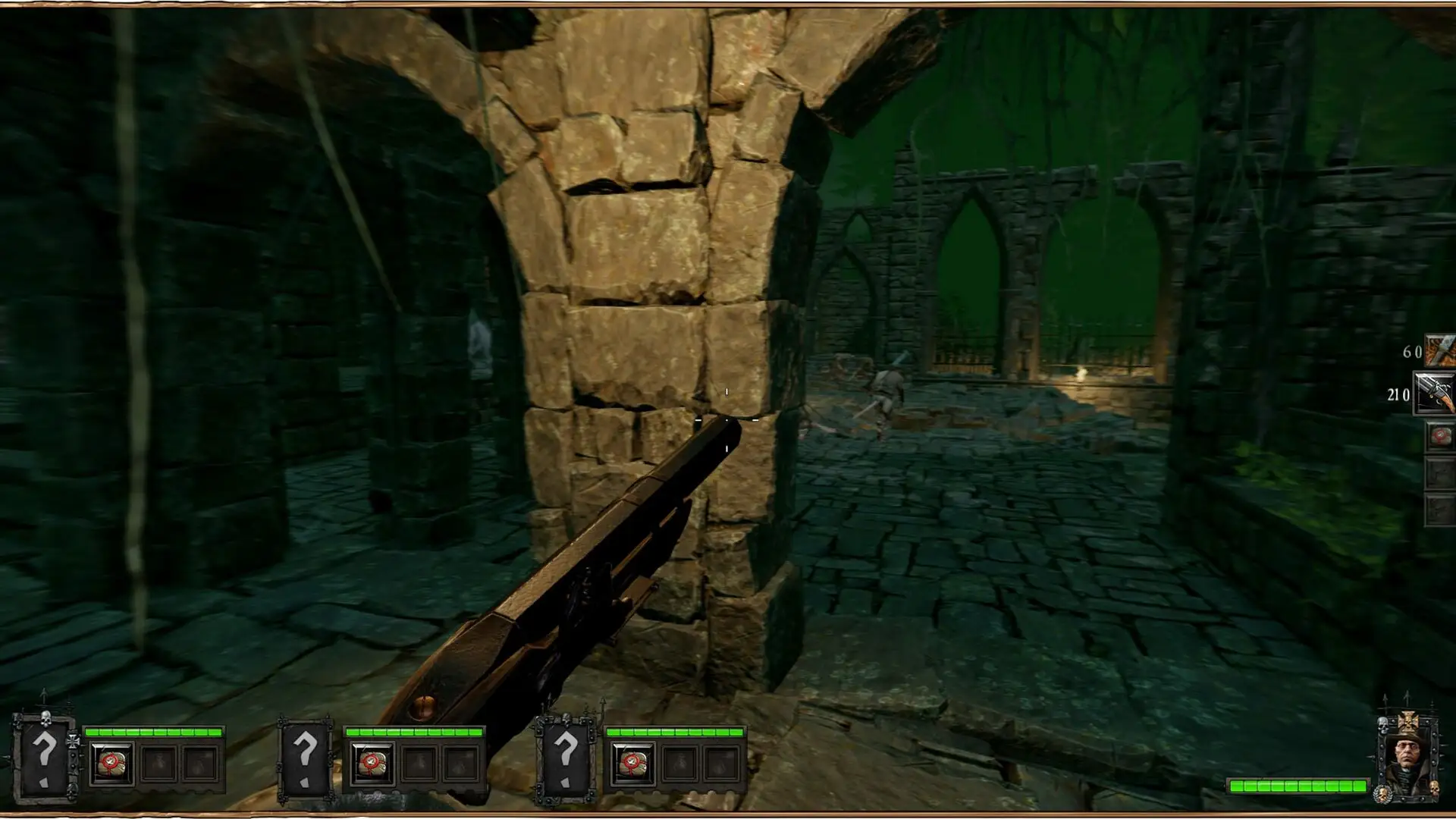Select the first teammate's bandage item slot
Image resolution: width=1456 pixels, height=819 pixels.
point(111,764)
